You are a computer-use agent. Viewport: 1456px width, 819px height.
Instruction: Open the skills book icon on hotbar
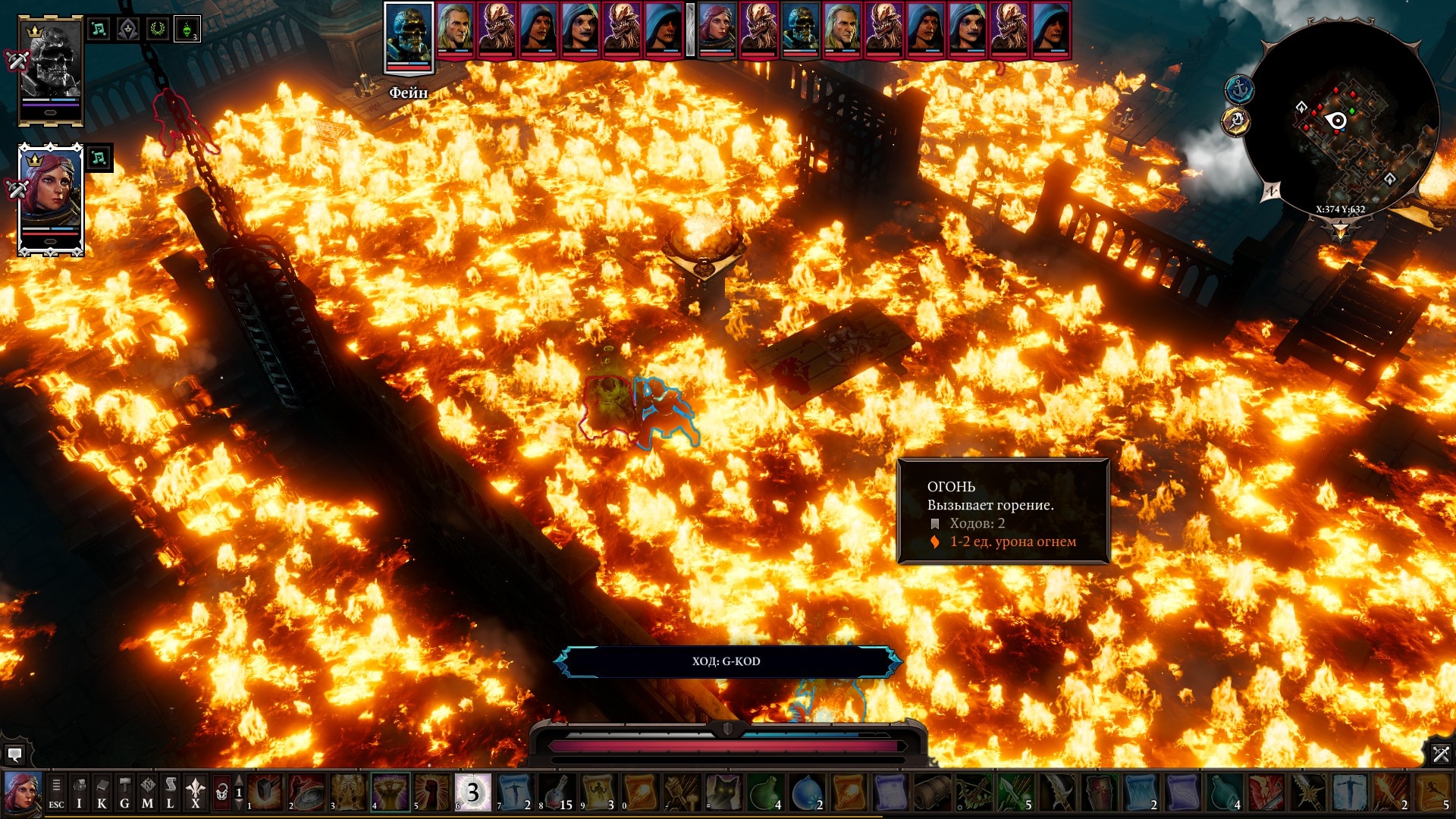102,786
